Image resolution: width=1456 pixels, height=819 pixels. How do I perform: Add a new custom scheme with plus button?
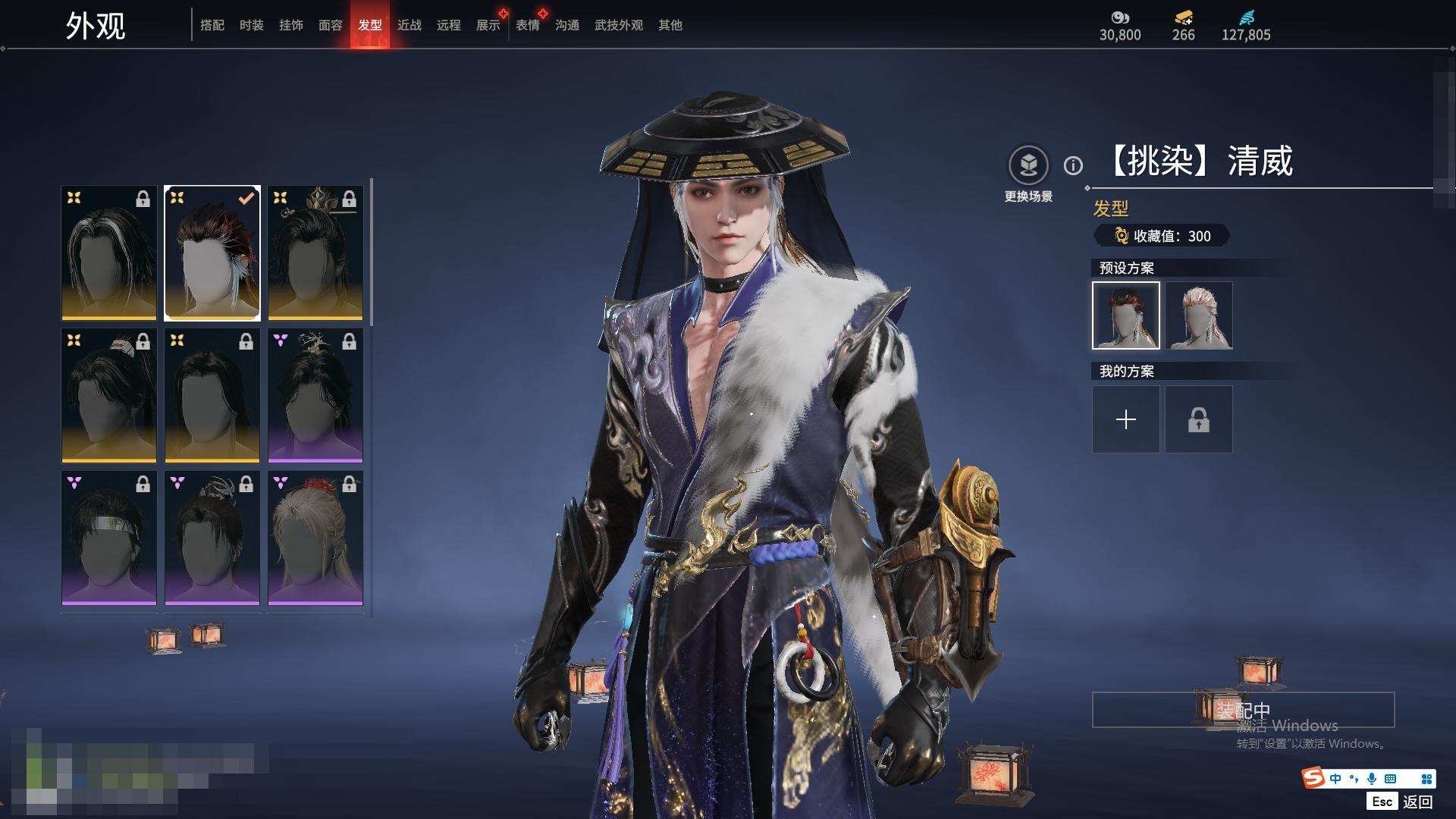1126,419
